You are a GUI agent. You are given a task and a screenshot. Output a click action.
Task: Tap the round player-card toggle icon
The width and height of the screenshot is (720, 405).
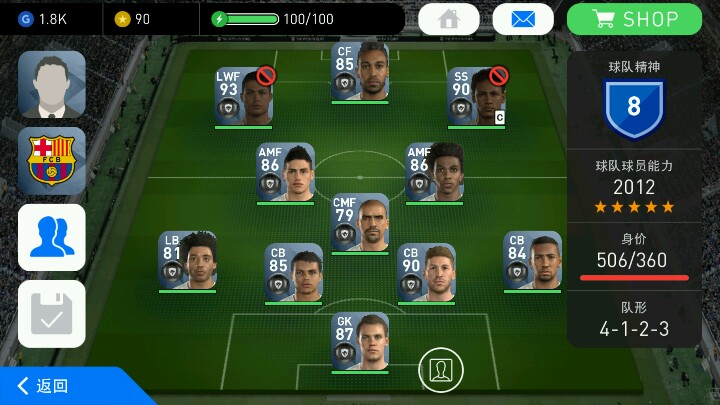pyautogui.click(x=439, y=369)
